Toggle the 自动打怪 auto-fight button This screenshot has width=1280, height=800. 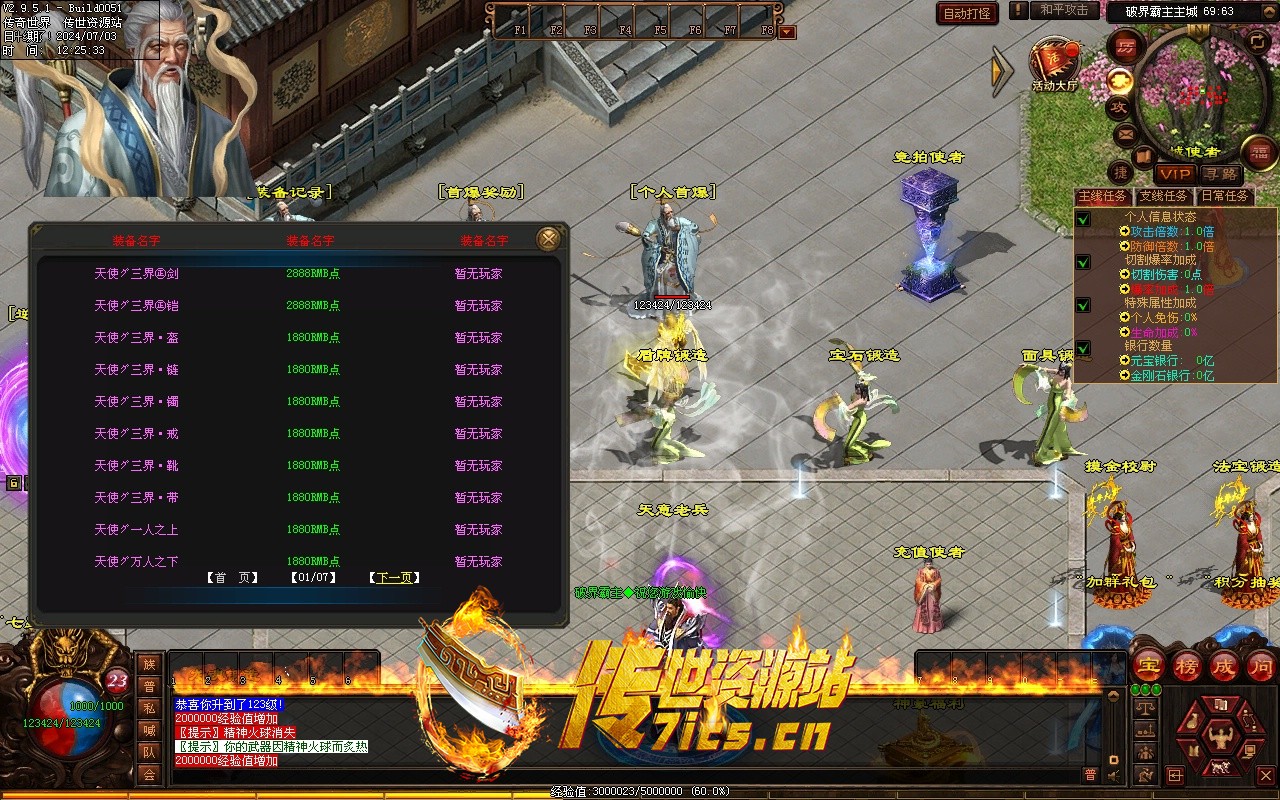coord(967,13)
